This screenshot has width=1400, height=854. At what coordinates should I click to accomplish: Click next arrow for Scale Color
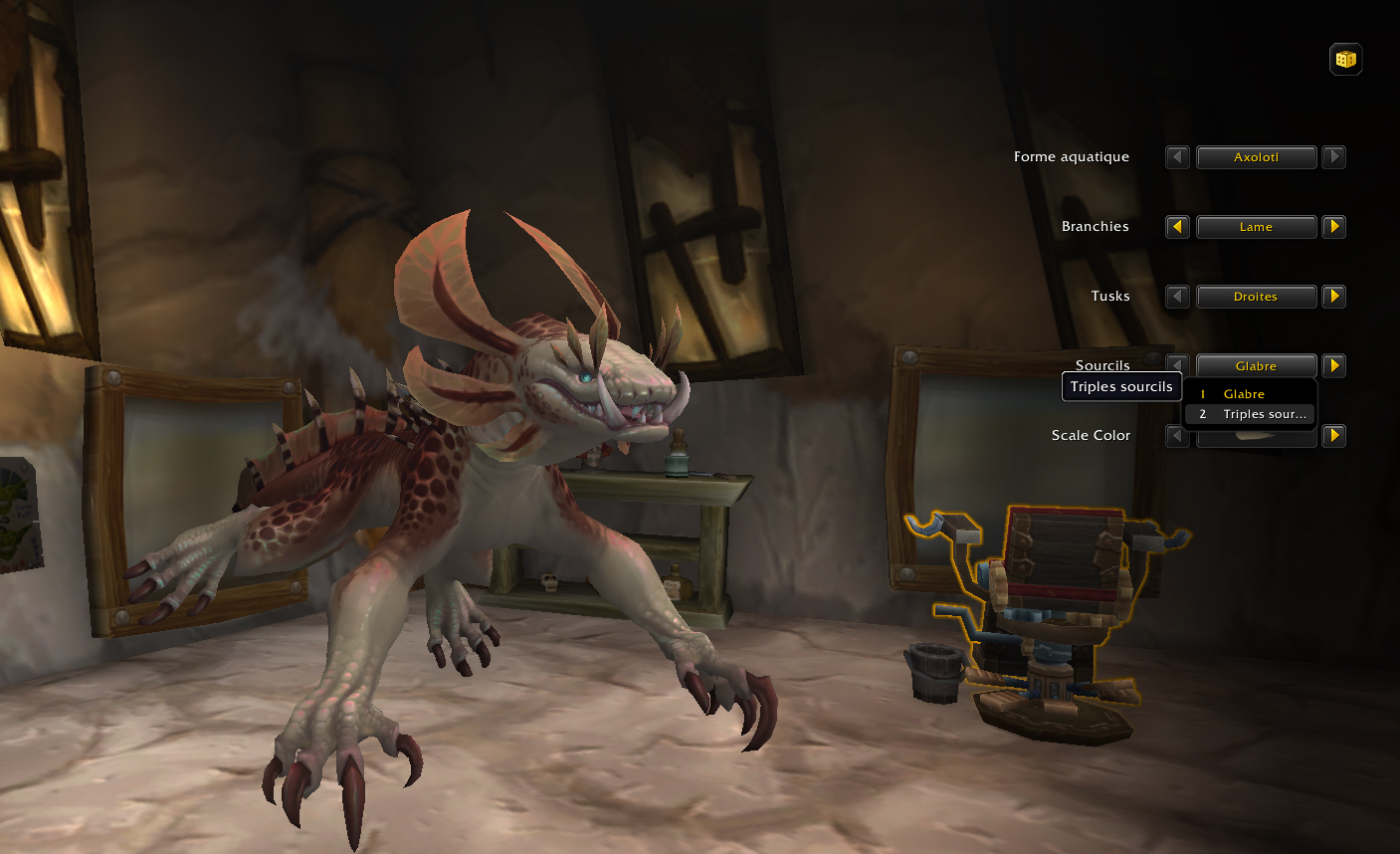(x=1334, y=436)
